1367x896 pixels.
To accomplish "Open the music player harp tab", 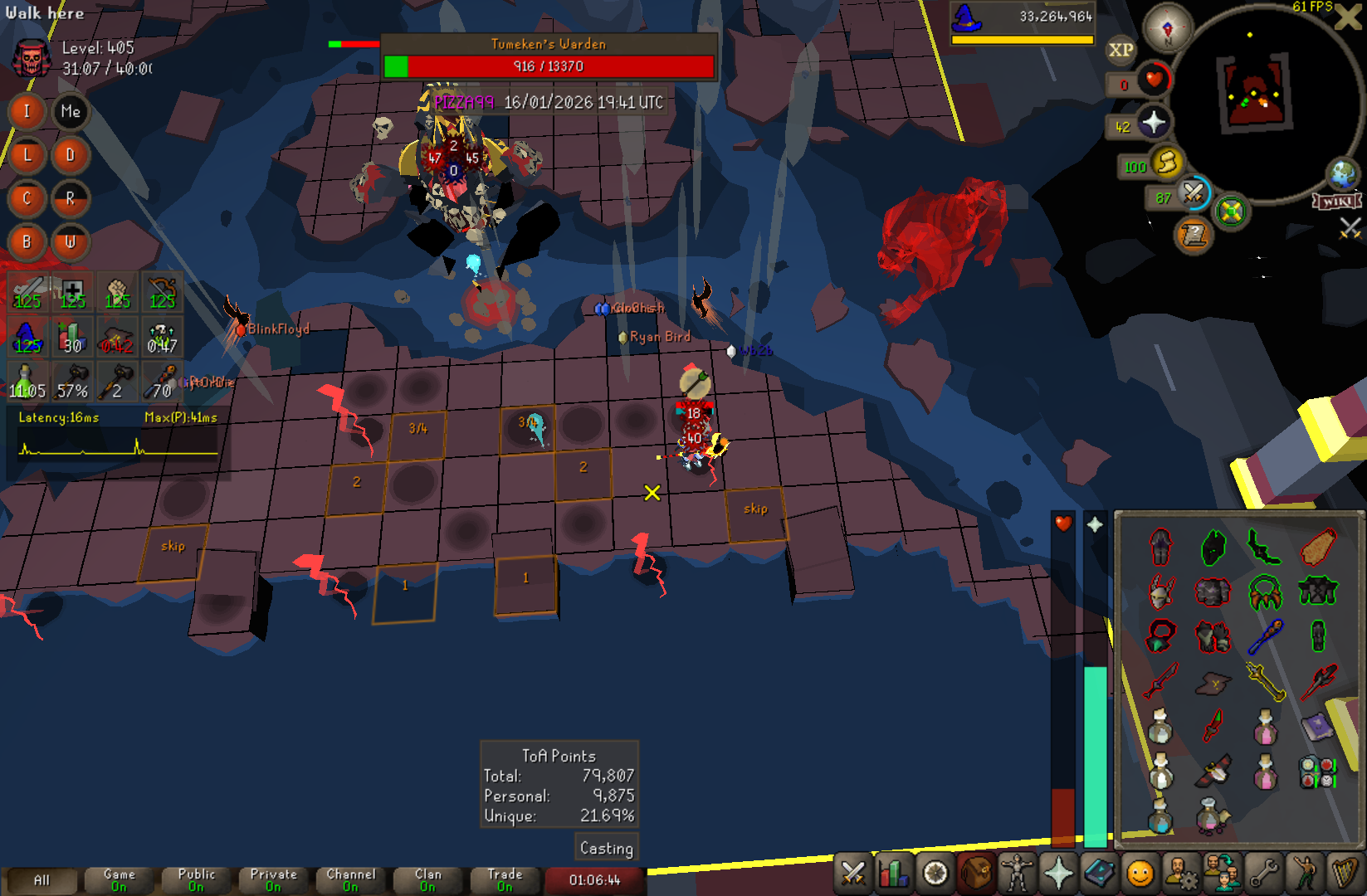I will (1344, 874).
